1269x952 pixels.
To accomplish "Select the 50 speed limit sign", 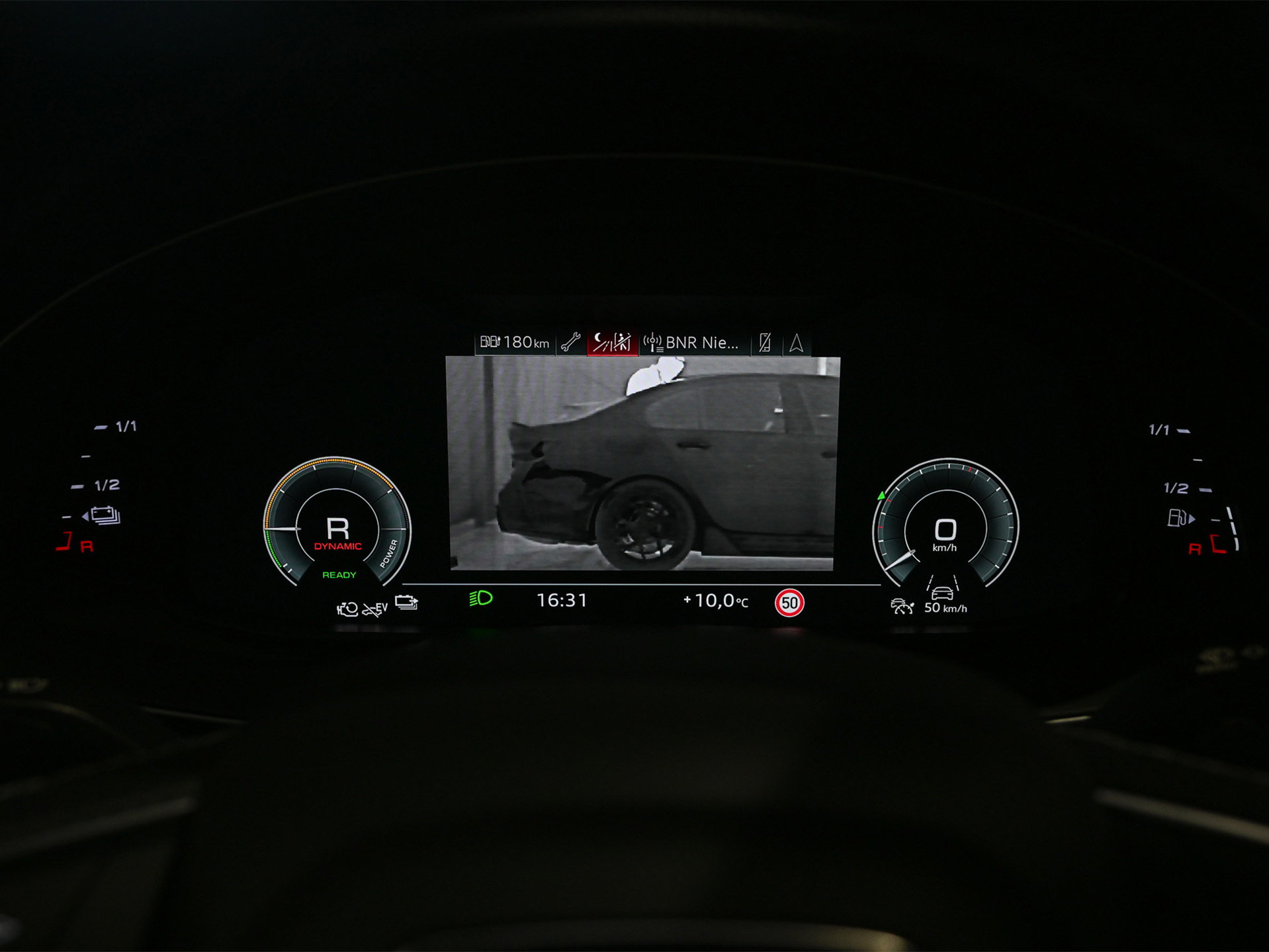I will click(789, 603).
